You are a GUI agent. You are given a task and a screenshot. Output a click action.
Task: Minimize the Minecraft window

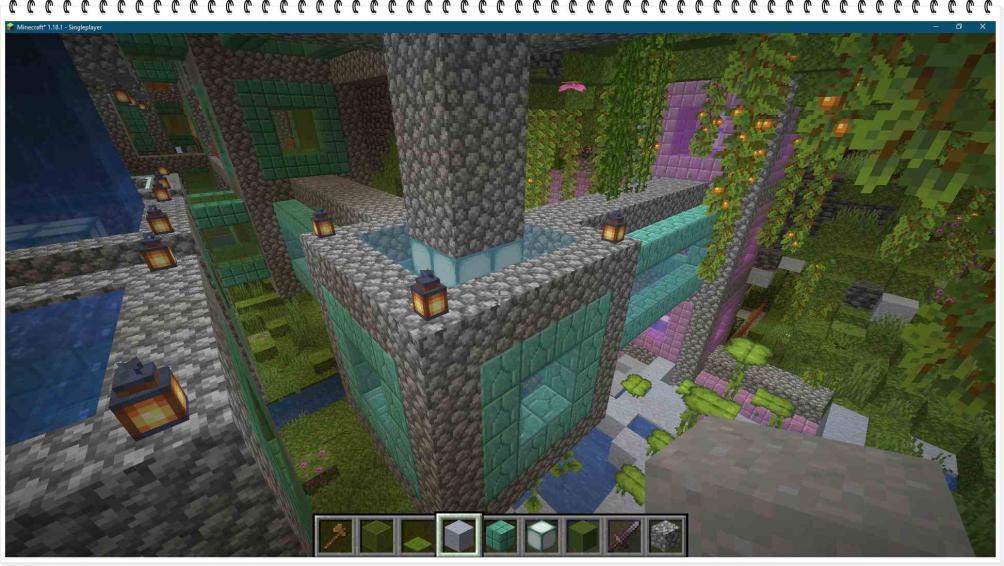tap(935, 27)
